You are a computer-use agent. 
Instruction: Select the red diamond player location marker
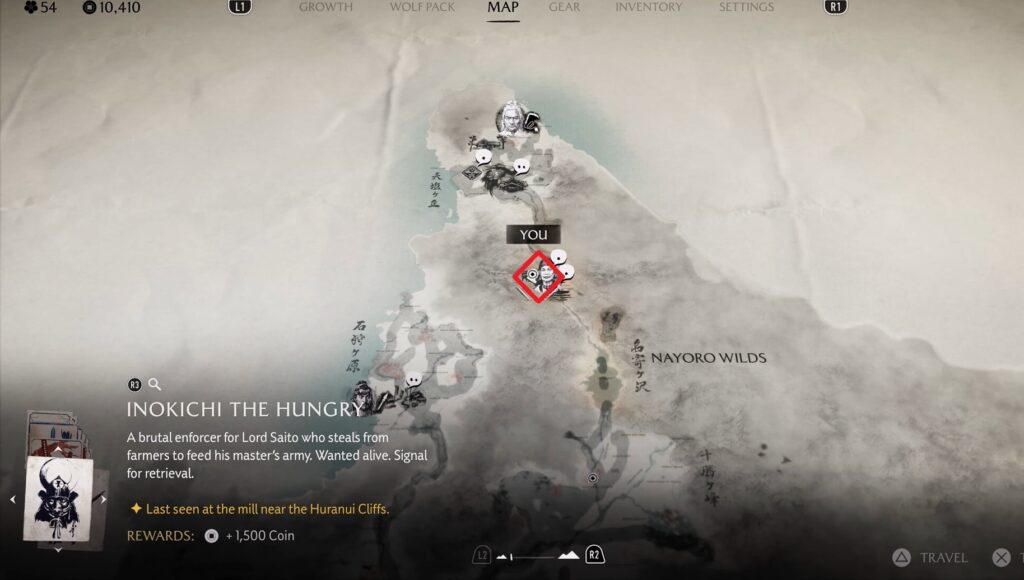tap(538, 276)
